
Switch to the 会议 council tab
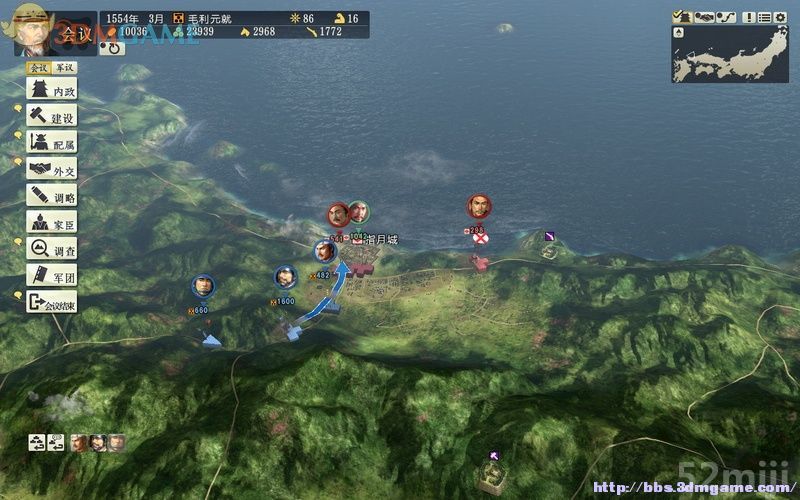click(38, 68)
